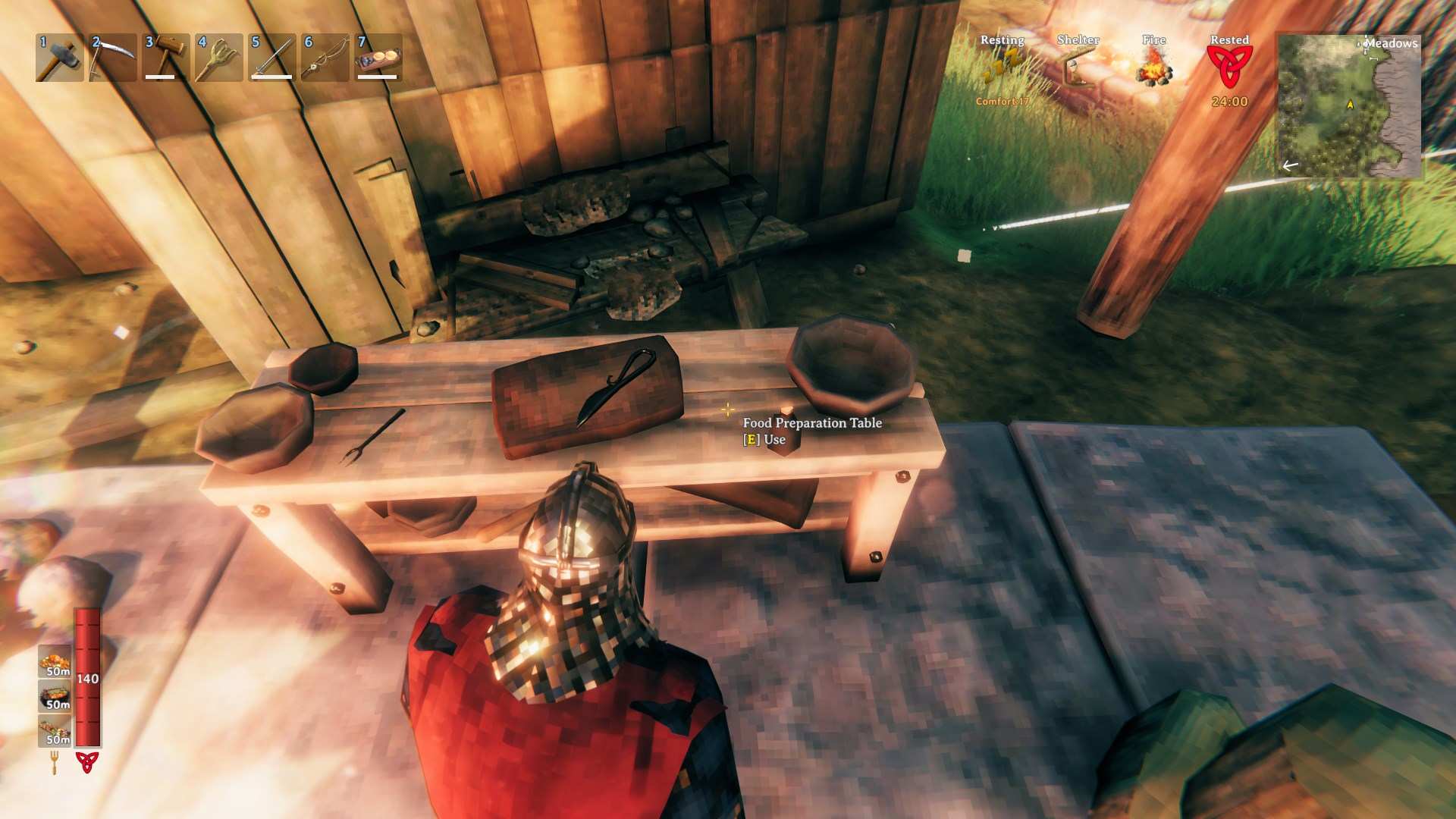
Task: Select the wooden mallet in hotbar slot 3
Action: click(166, 58)
